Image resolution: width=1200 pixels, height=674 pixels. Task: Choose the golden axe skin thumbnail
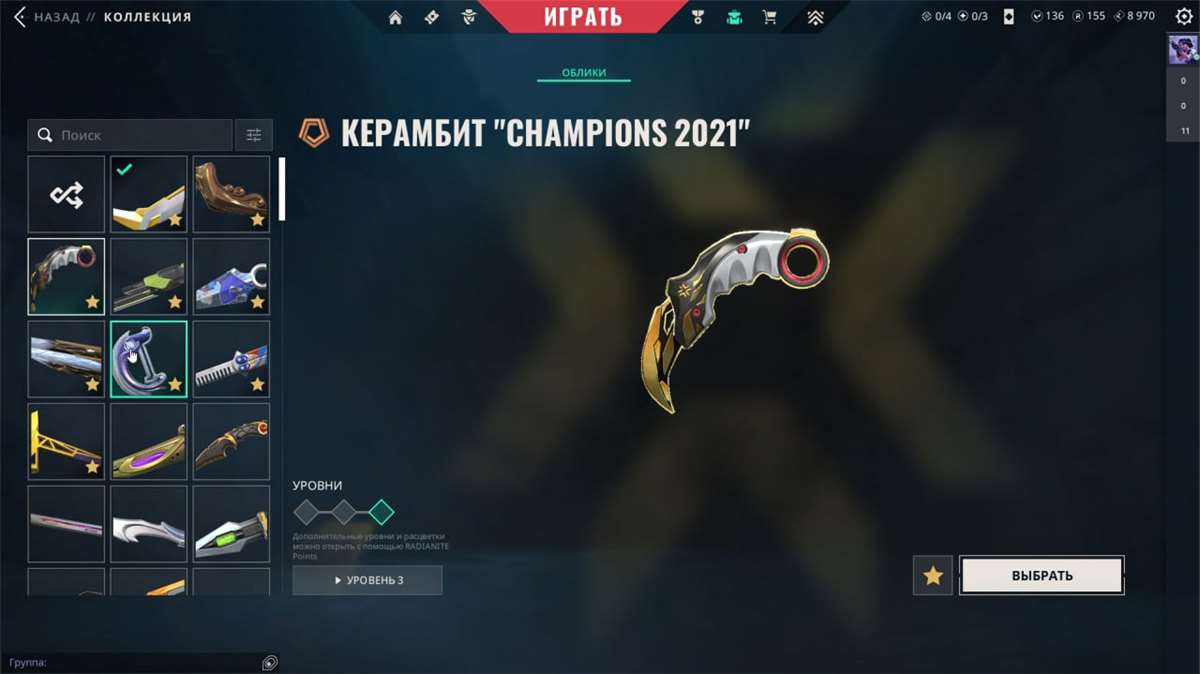tap(66, 441)
